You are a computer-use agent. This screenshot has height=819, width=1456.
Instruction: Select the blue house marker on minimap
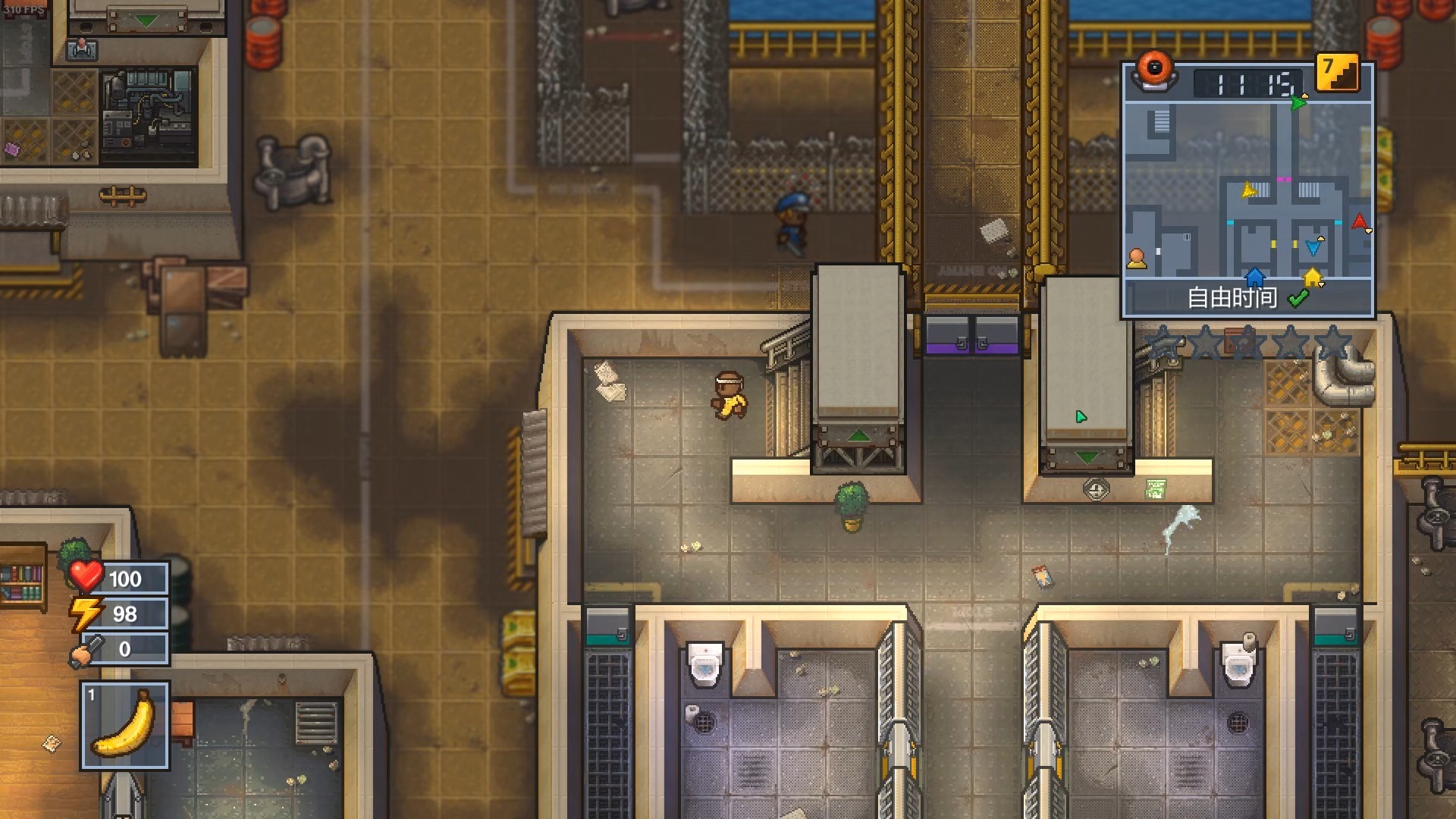coord(1255,276)
